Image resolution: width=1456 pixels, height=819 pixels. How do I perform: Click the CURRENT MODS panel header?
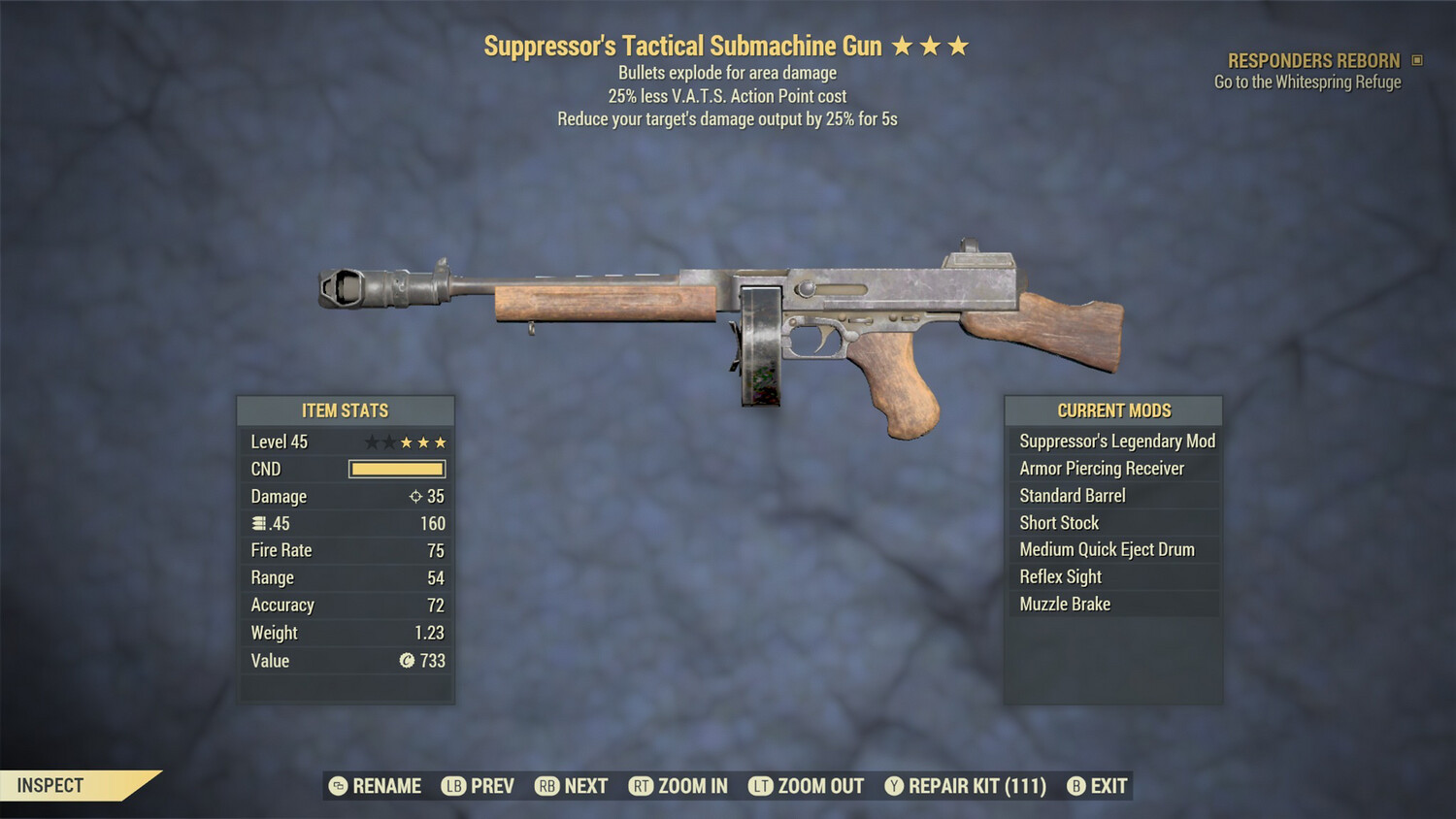point(1112,410)
